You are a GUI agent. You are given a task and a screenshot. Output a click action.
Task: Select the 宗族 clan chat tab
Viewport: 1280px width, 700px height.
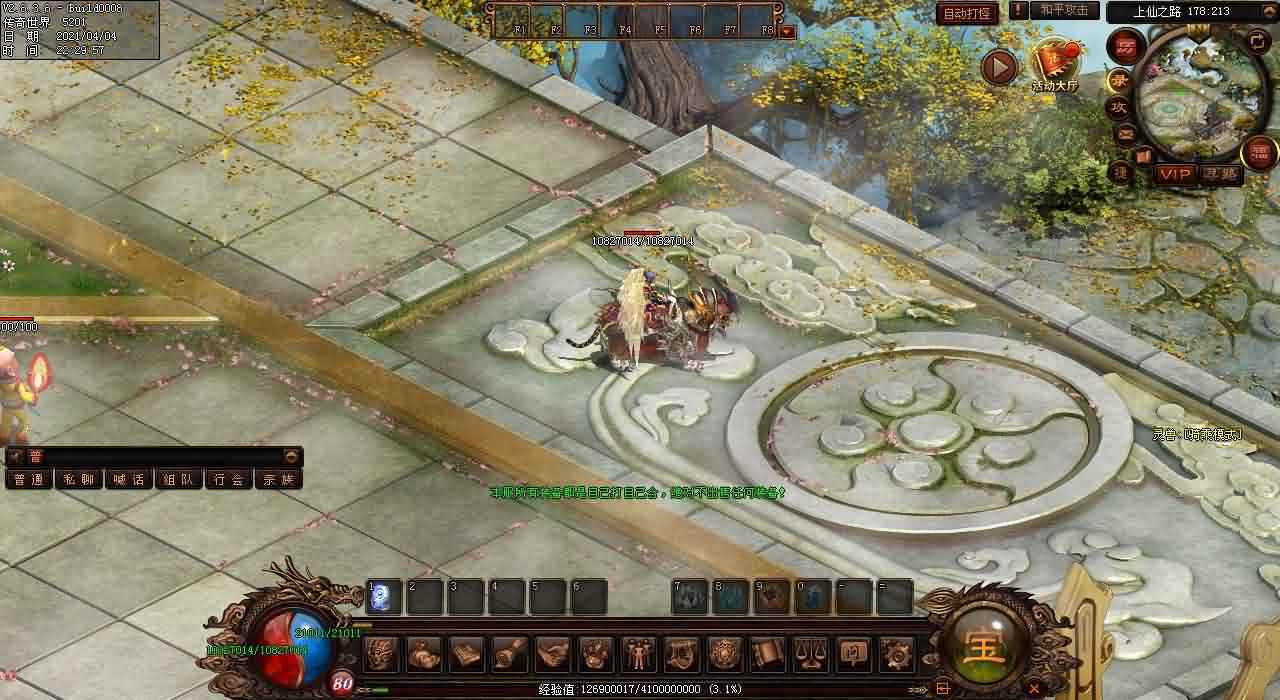click(279, 479)
